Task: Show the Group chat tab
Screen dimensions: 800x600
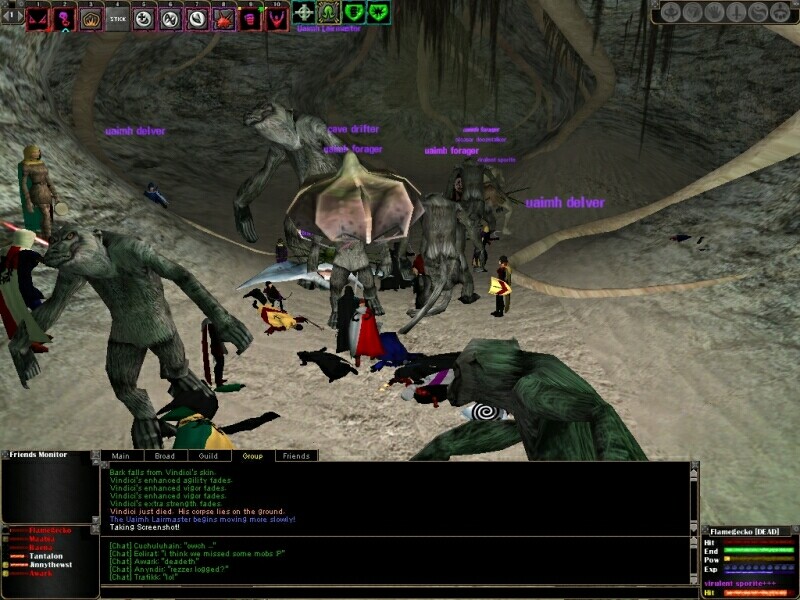Action: tap(252, 455)
